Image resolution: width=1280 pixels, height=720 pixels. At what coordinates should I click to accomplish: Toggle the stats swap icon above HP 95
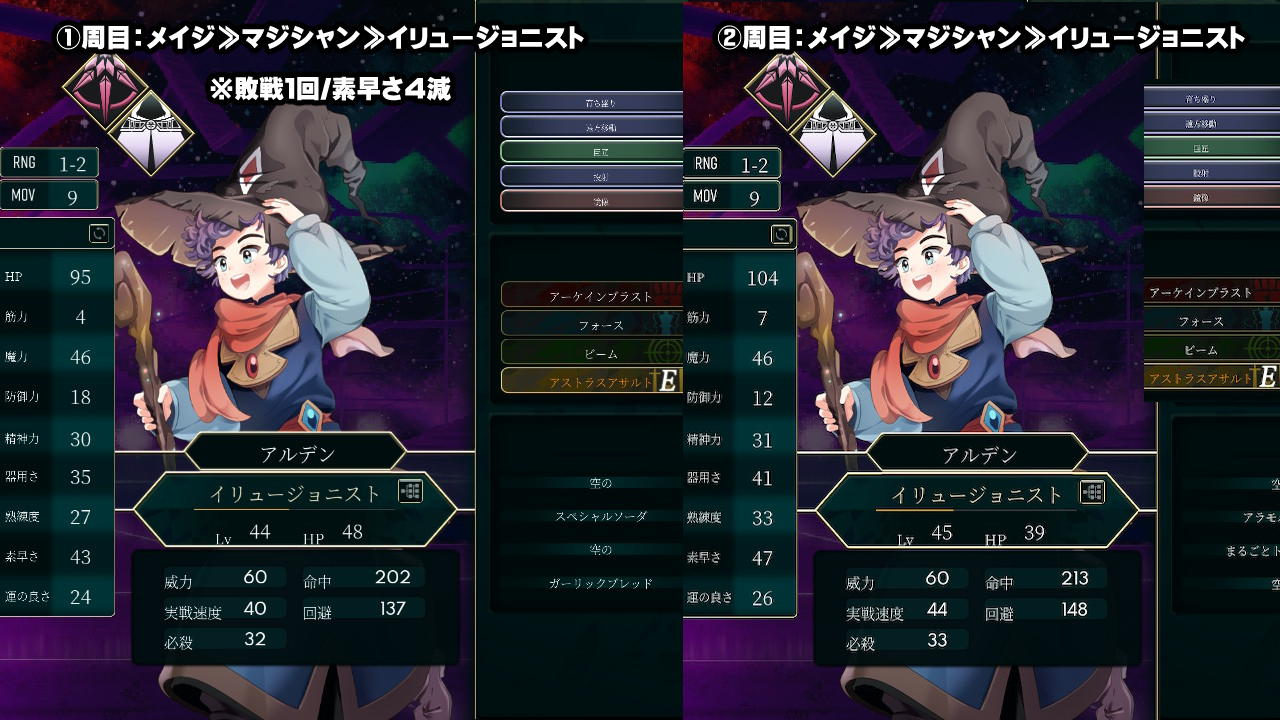(99, 233)
